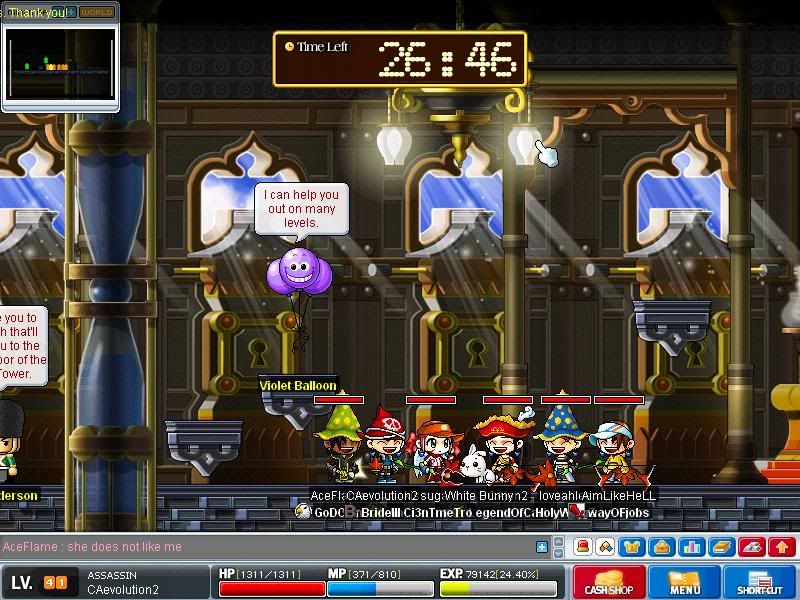The image size is (800, 600).
Task: Expand the chat window with plus button
Action: pyautogui.click(x=542, y=547)
